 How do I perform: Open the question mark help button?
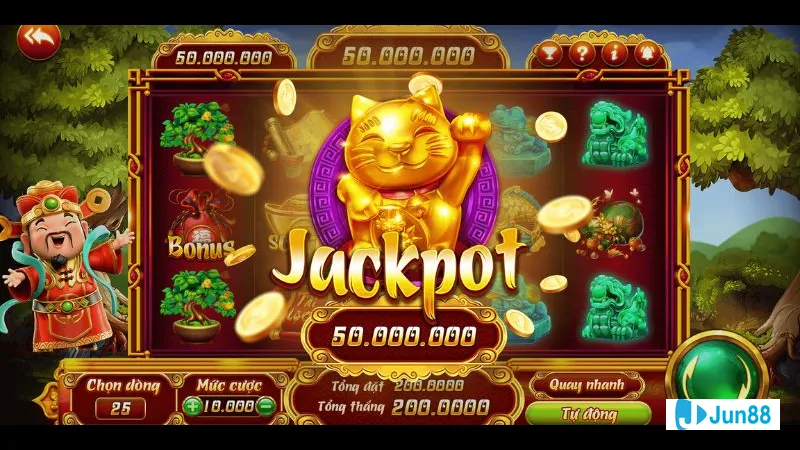581,53
